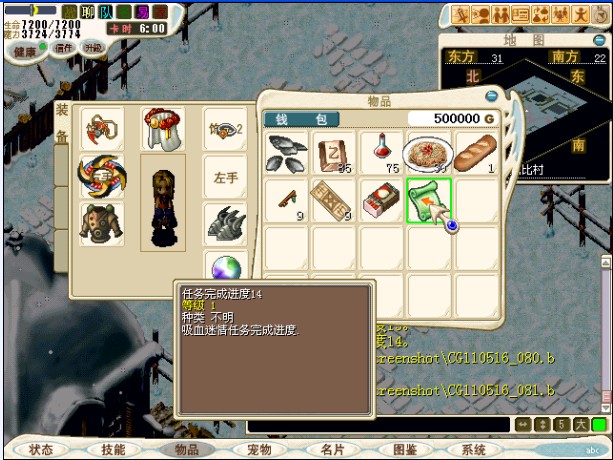Show the 名片 name card tab
Screen dimensions: 613x460
[332, 450]
